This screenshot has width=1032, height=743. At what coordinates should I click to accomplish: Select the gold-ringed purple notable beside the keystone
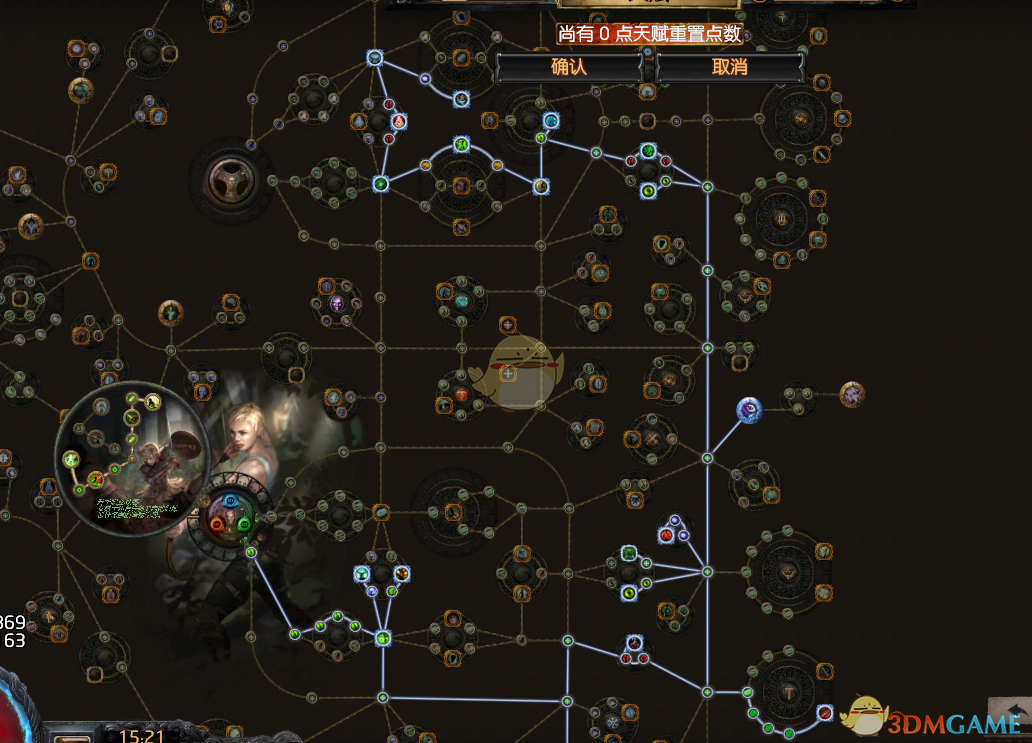(851, 394)
